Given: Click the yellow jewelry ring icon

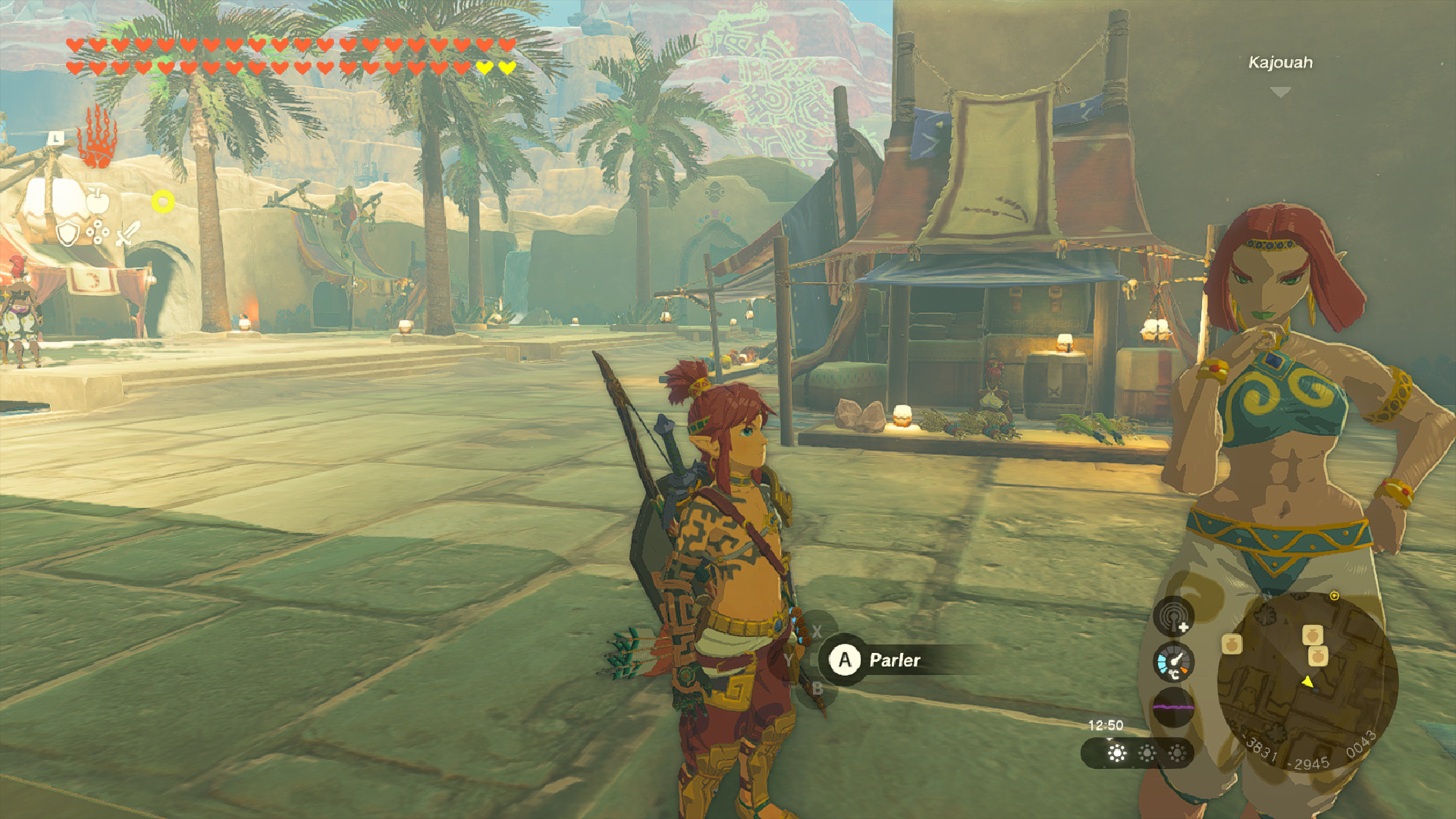Looking at the screenshot, I should click(x=163, y=200).
